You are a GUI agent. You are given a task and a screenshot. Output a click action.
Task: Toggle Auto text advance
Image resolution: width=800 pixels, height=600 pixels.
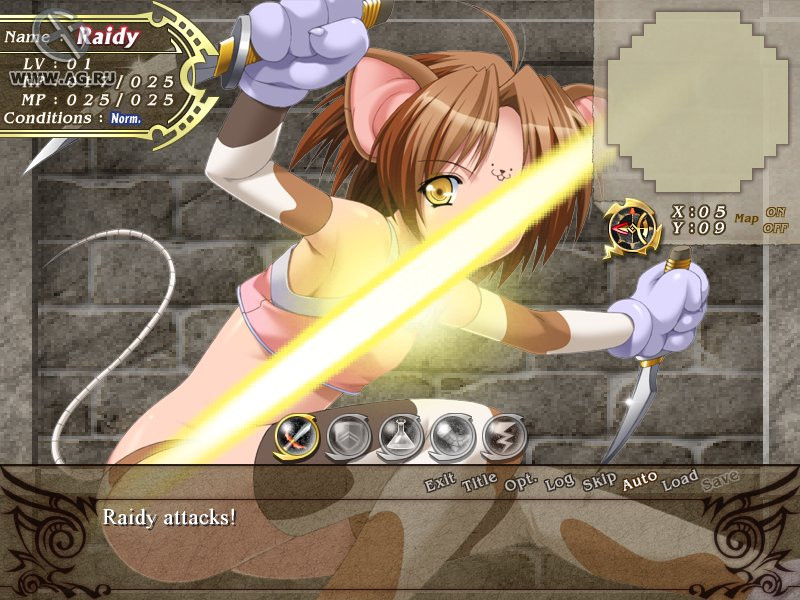click(640, 481)
